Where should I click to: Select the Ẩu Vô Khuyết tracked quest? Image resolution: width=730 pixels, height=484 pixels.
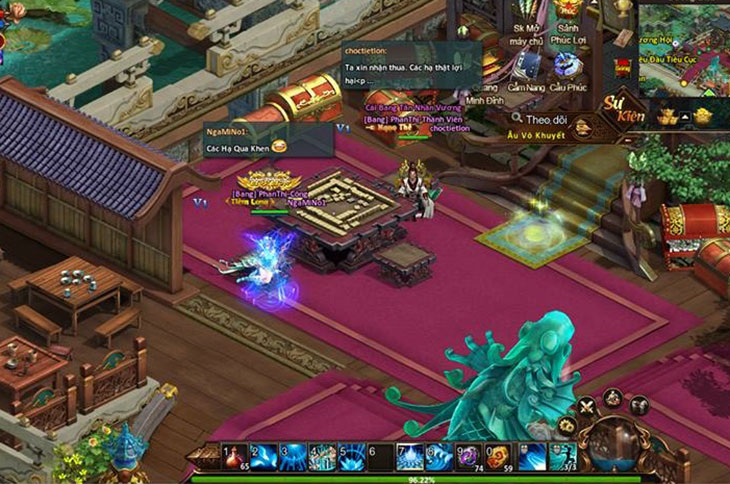tap(536, 135)
